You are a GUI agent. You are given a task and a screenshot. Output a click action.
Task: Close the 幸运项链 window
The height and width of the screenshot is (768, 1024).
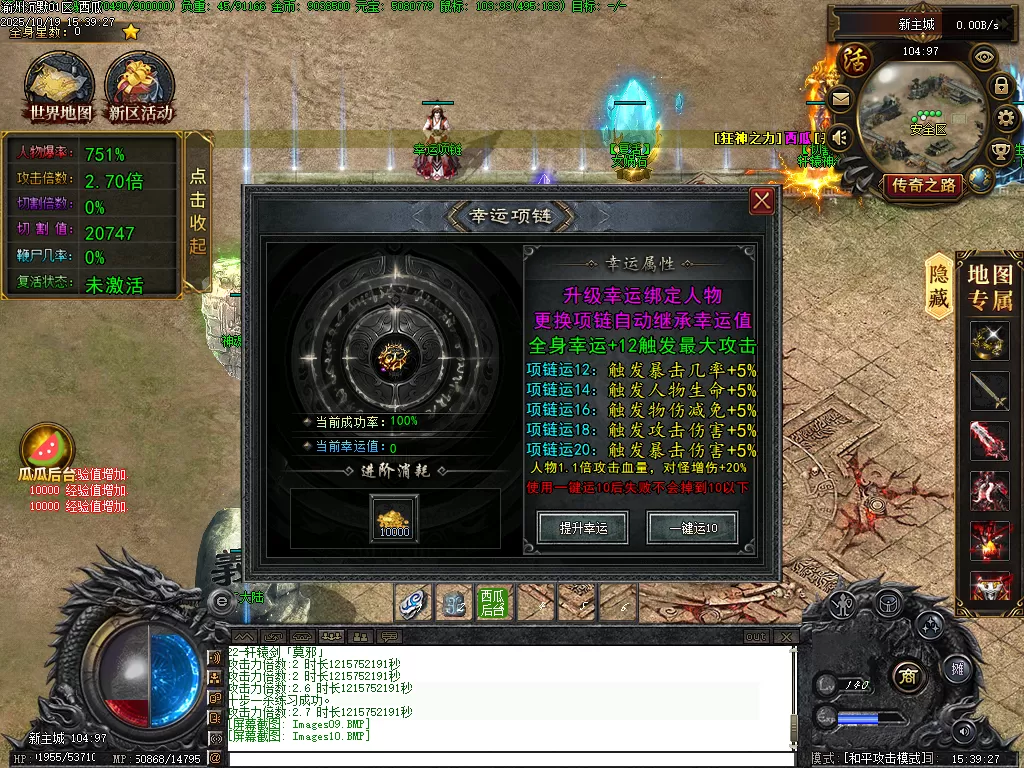pyautogui.click(x=762, y=201)
